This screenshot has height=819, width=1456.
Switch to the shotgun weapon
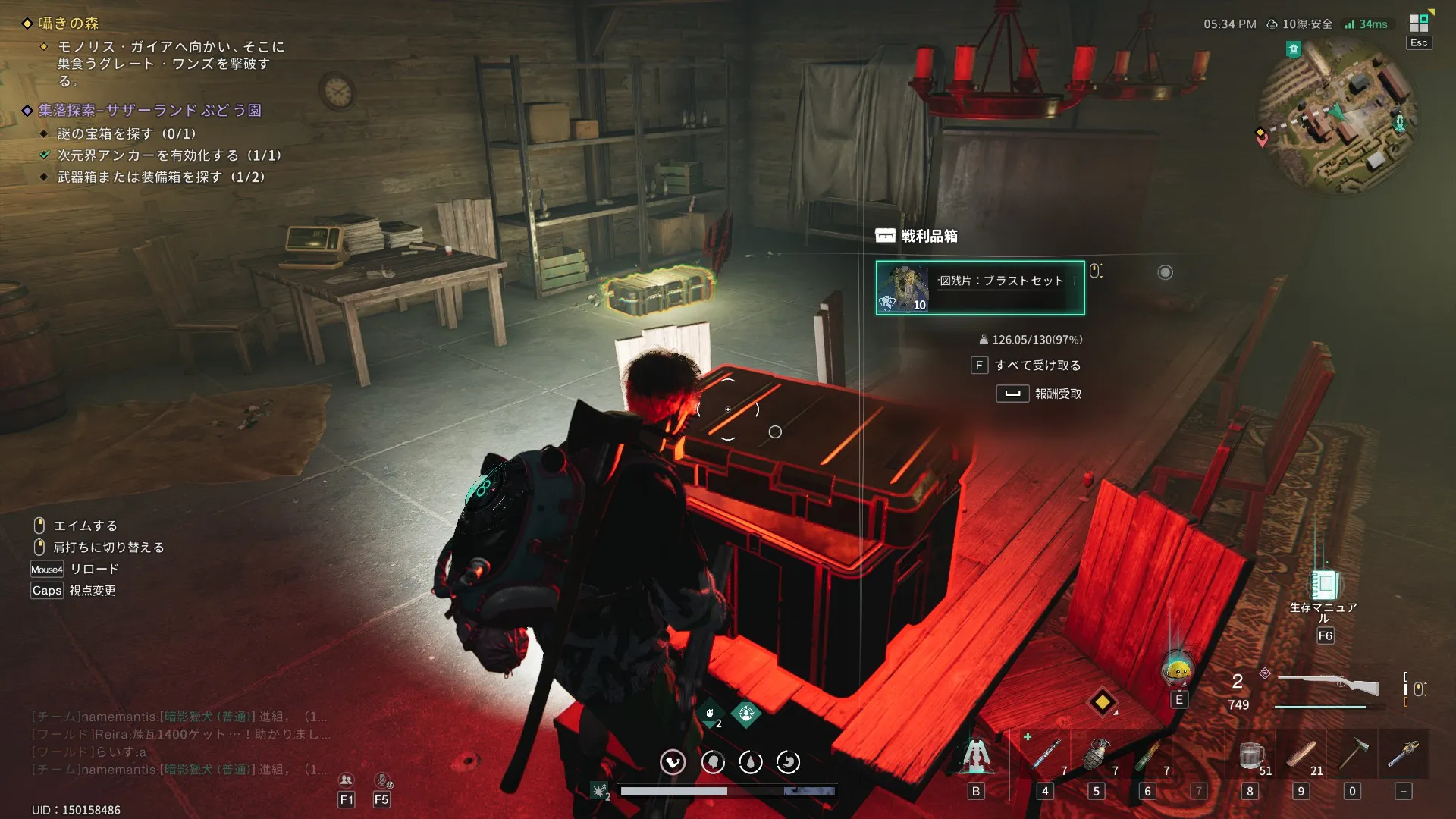pos(1329,686)
